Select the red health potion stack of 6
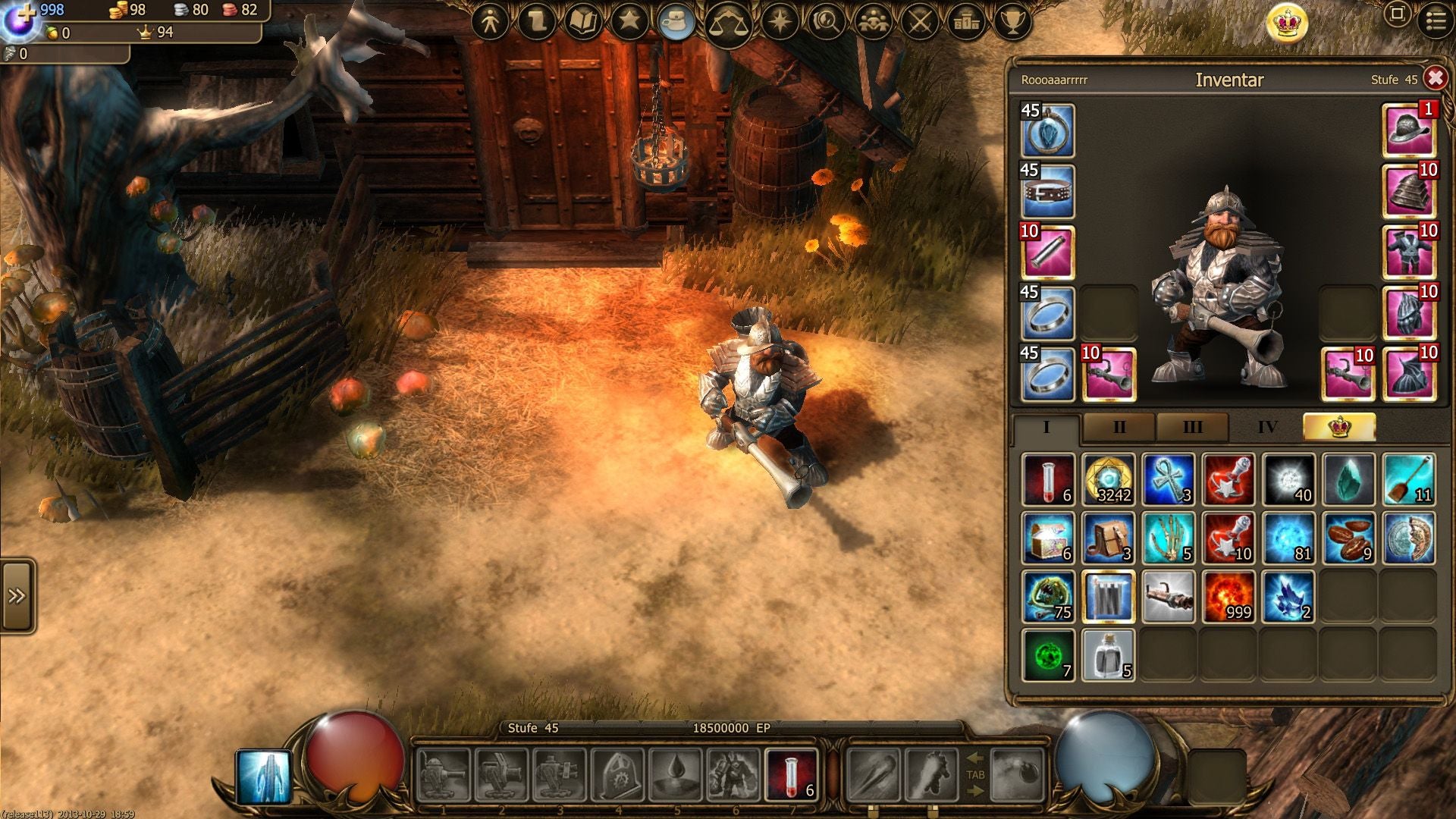The height and width of the screenshot is (819, 1456). [1048, 479]
